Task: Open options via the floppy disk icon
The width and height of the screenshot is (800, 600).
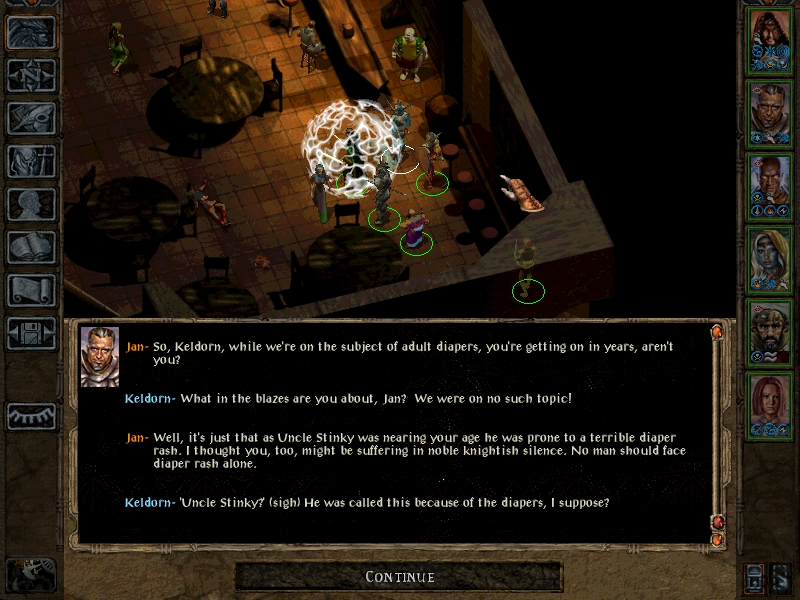Action: point(31,333)
